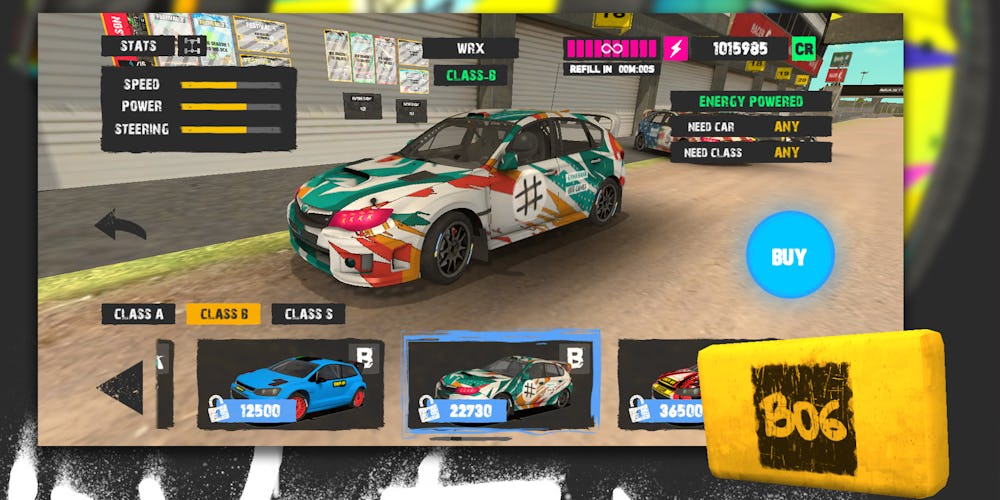The image size is (1000, 500).
Task: Tap the pink lightning bolt energy icon
Action: [x=676, y=48]
